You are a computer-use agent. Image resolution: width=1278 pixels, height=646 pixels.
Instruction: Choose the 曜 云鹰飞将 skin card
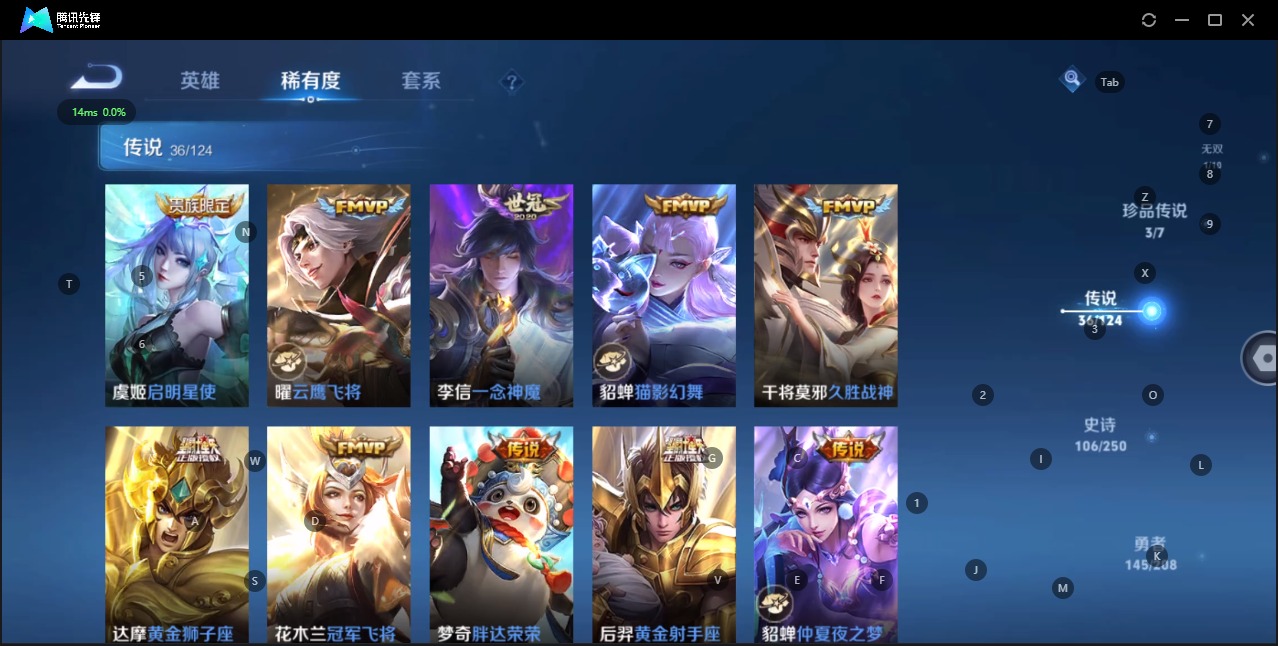pyautogui.click(x=339, y=295)
